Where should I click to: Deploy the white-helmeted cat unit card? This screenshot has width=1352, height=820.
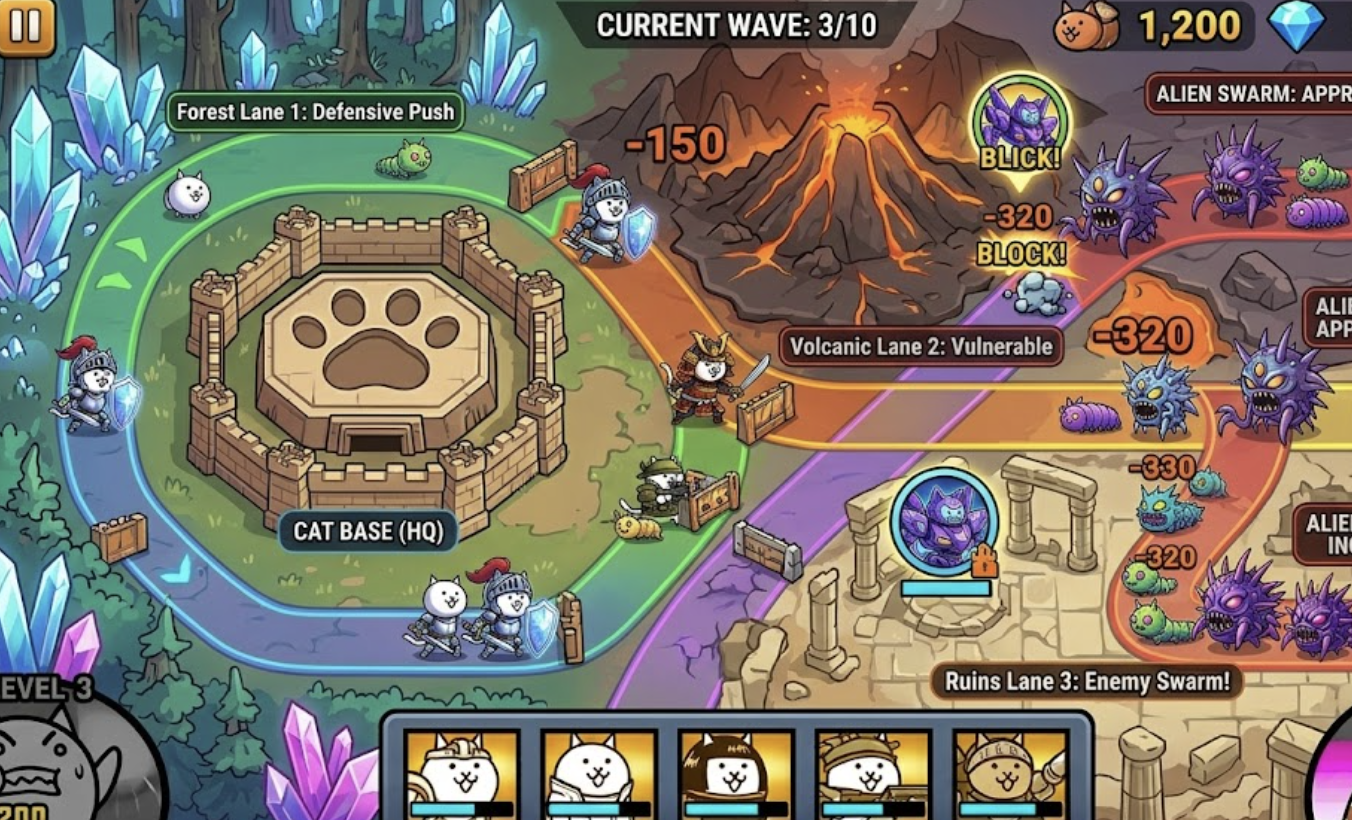[461, 774]
